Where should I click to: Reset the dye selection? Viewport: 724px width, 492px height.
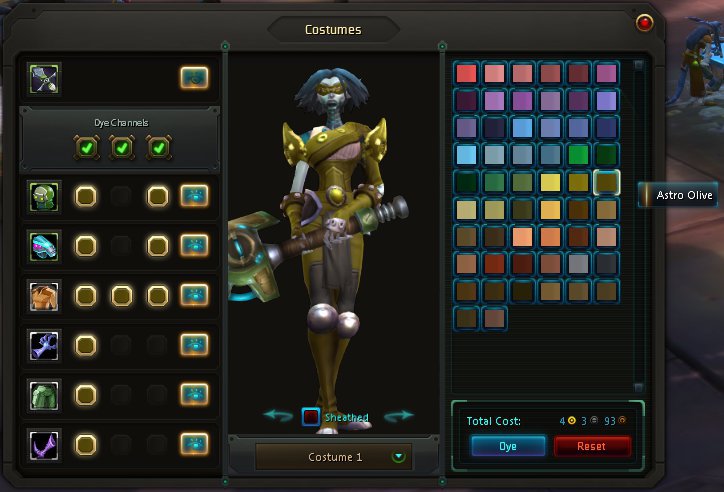tap(592, 446)
